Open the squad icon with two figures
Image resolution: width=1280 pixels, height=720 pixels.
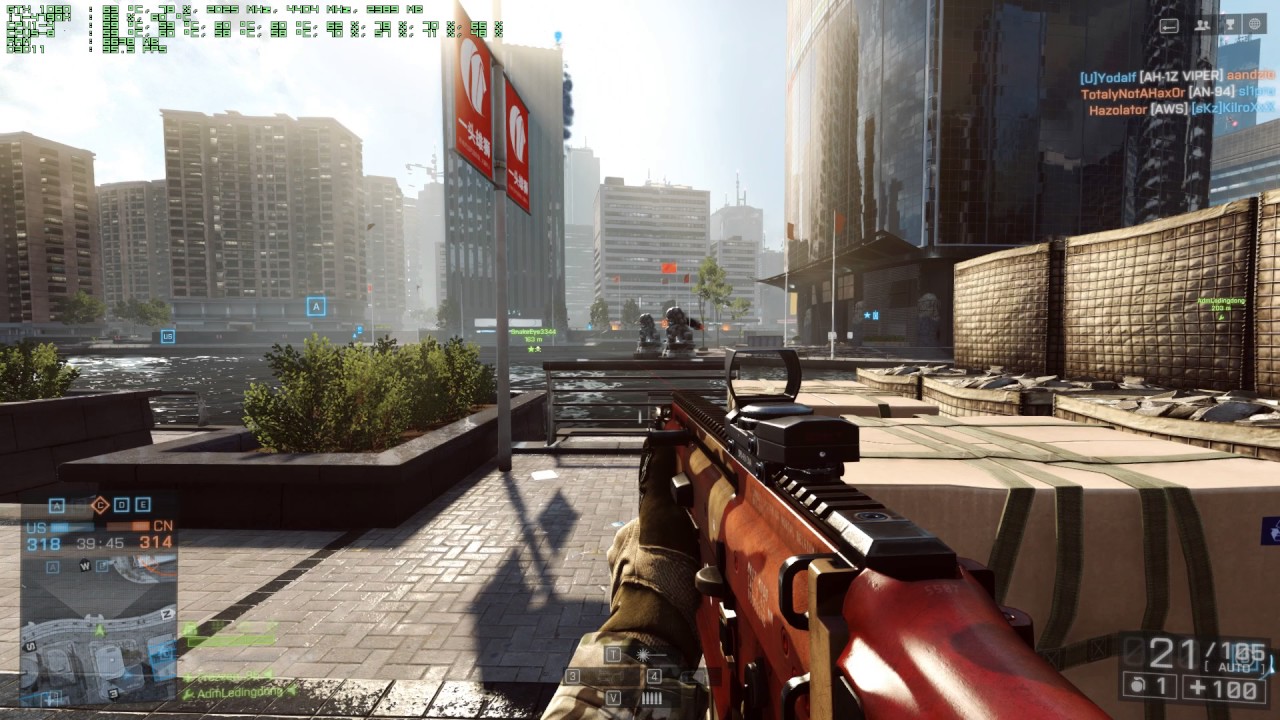1202,26
